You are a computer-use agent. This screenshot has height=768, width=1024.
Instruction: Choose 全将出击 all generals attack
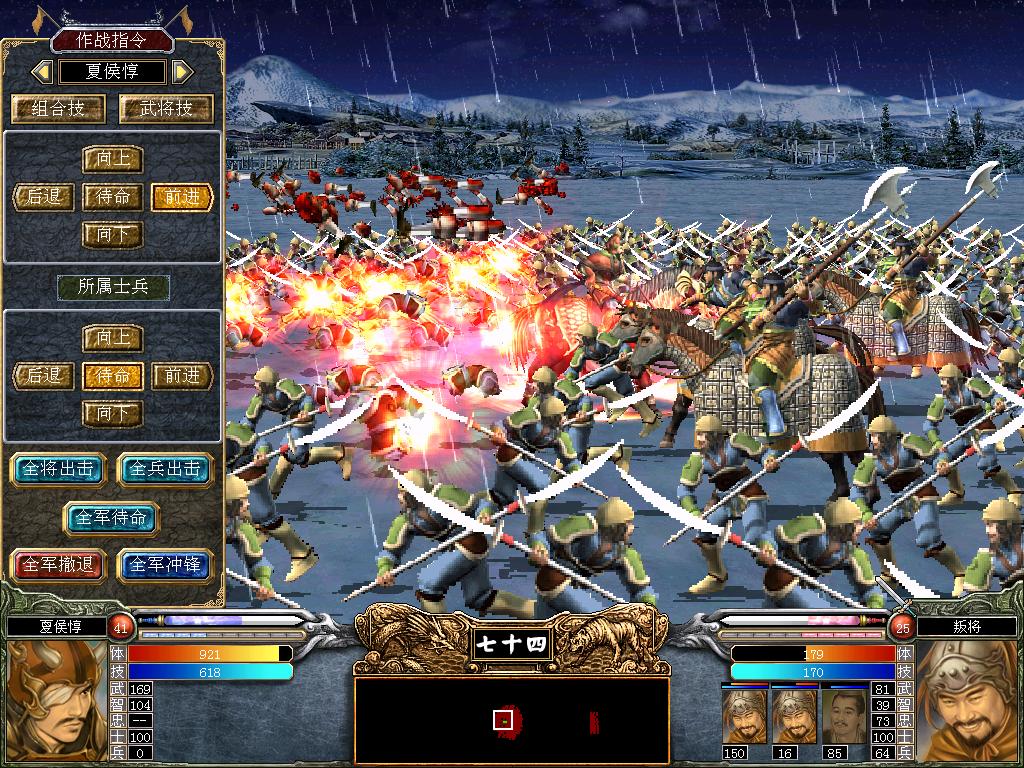(59, 469)
